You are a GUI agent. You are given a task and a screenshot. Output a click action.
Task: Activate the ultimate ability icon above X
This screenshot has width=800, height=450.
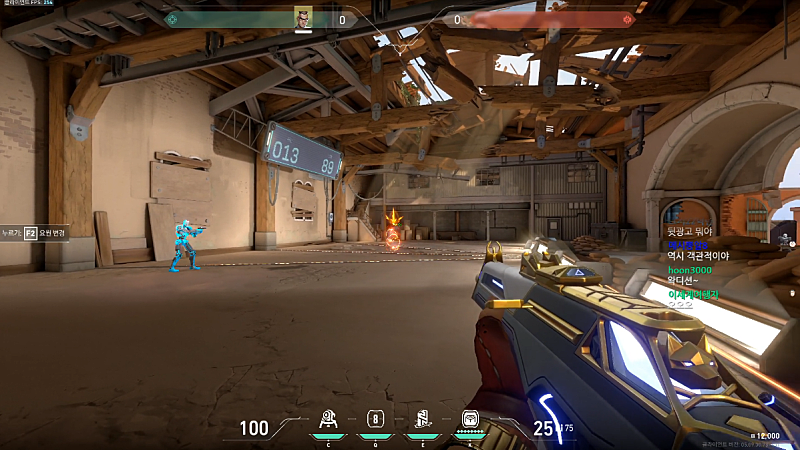click(x=470, y=420)
